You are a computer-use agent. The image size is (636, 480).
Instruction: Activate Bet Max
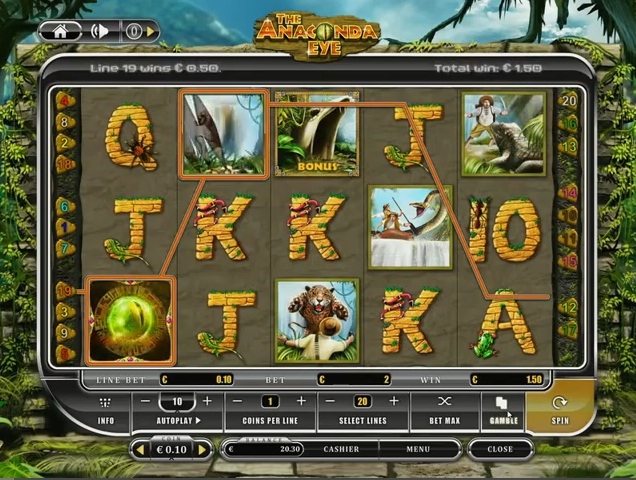(446, 409)
